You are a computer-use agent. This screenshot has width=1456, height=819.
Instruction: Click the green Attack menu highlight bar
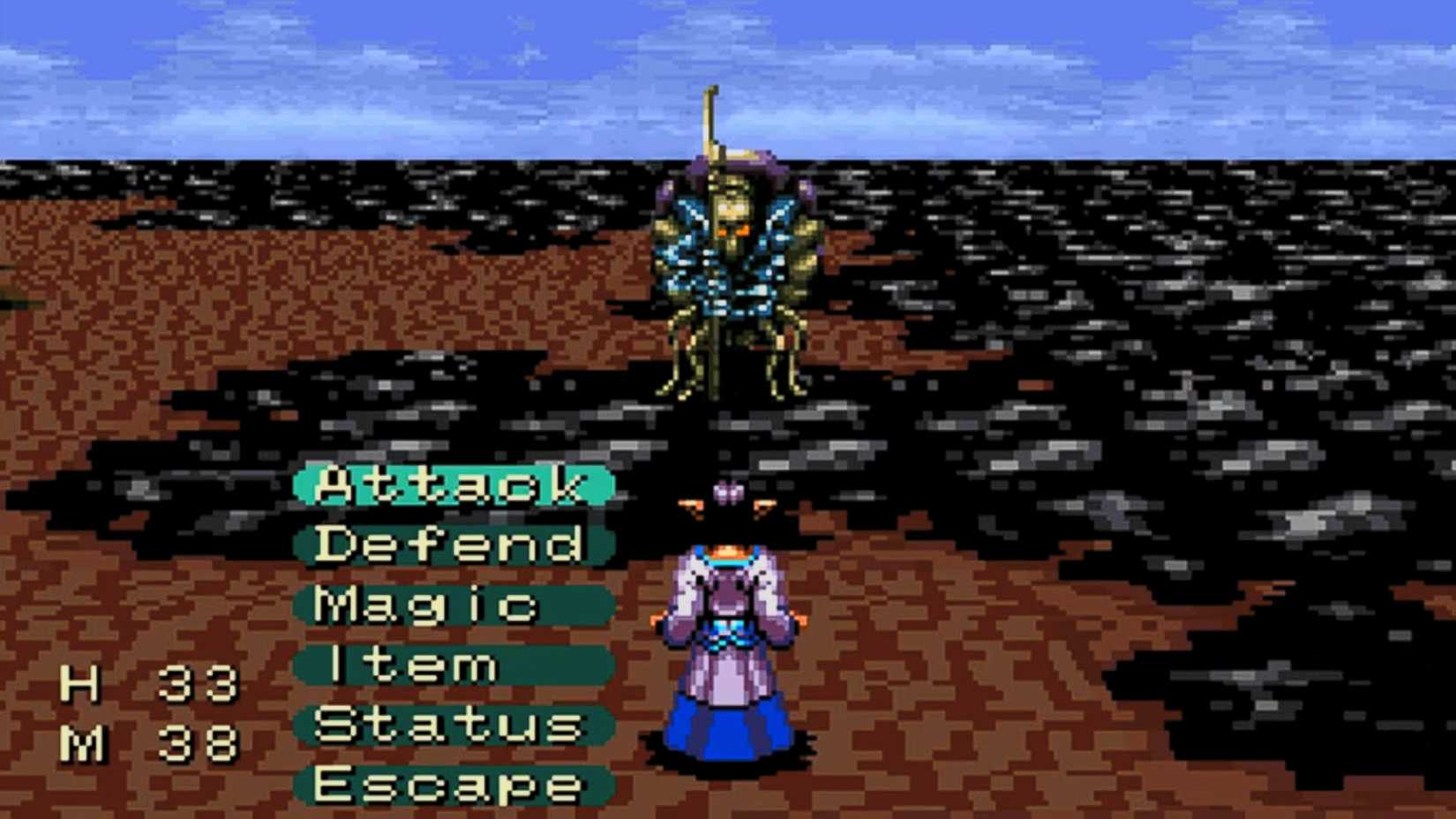coord(450,486)
